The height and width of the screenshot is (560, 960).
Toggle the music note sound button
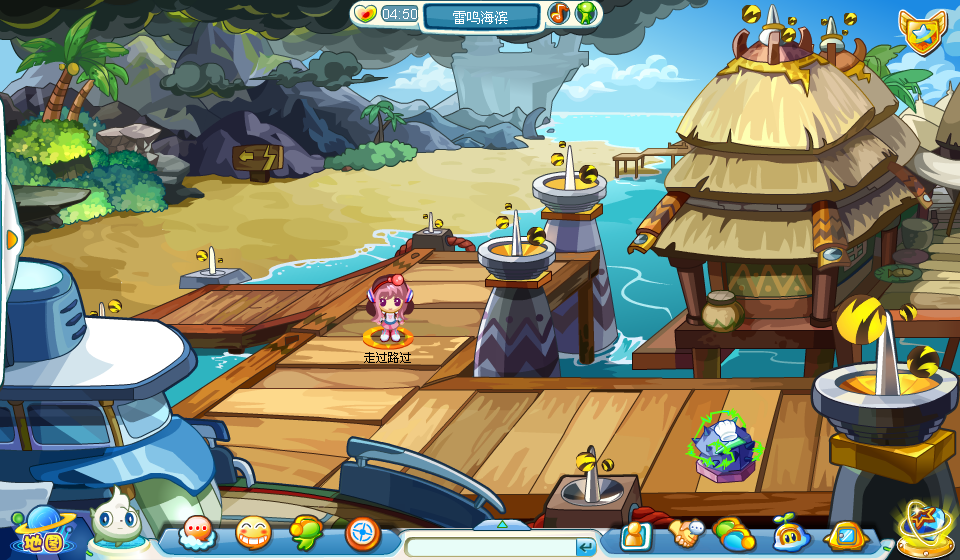559,14
